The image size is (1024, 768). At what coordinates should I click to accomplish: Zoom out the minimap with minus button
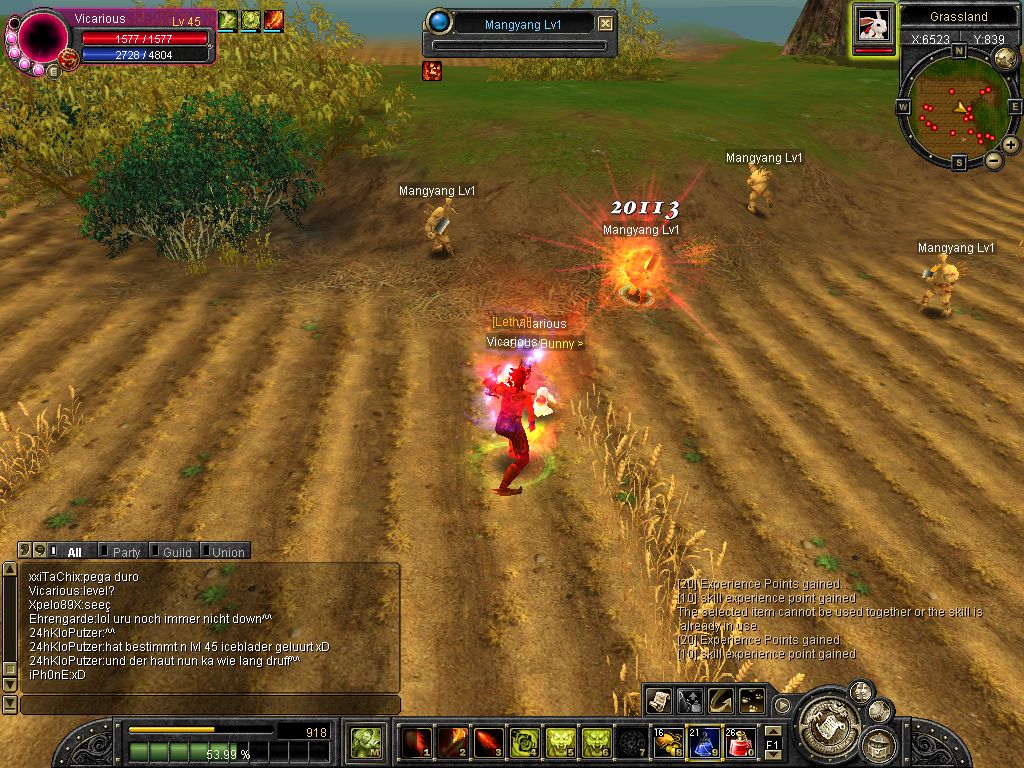pyautogui.click(x=994, y=160)
